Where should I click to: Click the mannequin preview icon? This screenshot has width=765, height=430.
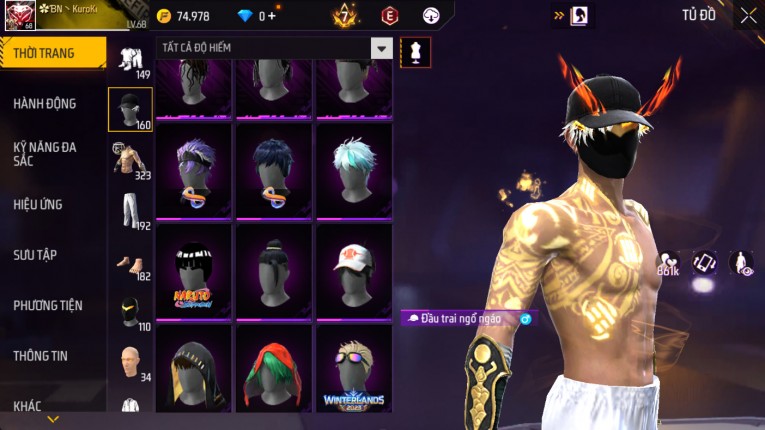415,51
